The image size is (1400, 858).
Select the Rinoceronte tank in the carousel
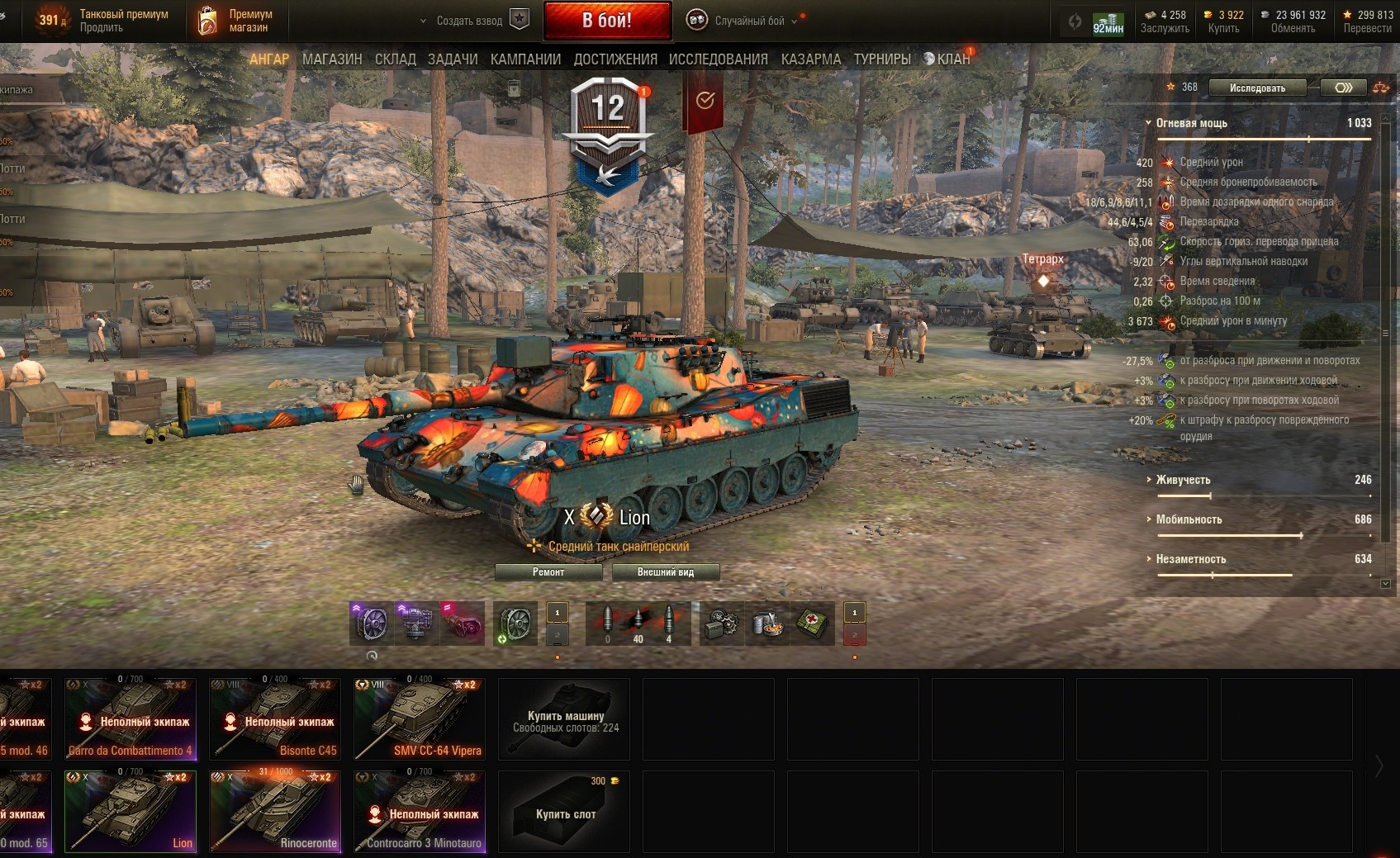point(275,811)
